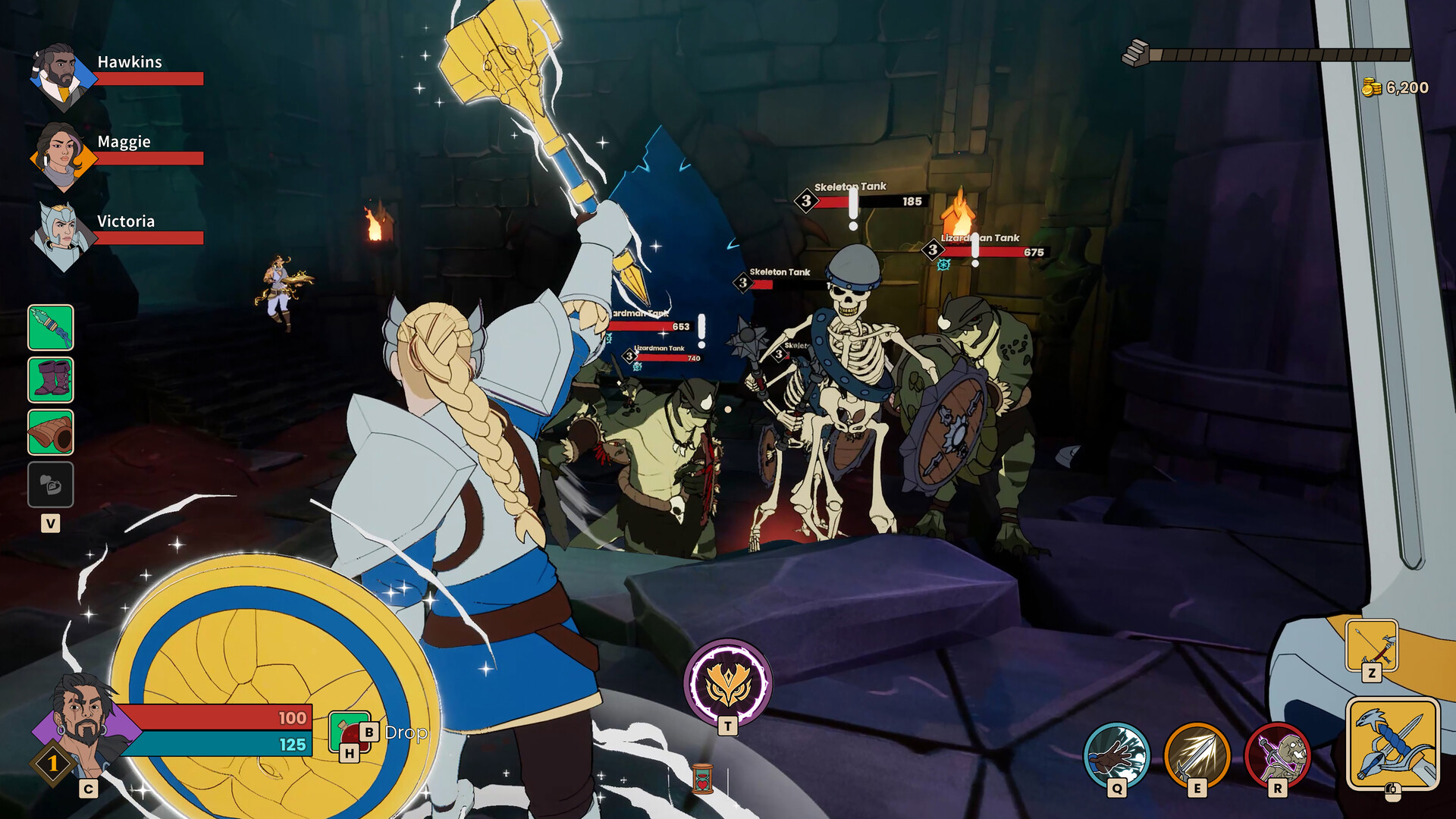
Task: Switch to the bow and arrow weapon
Action: tap(1371, 645)
